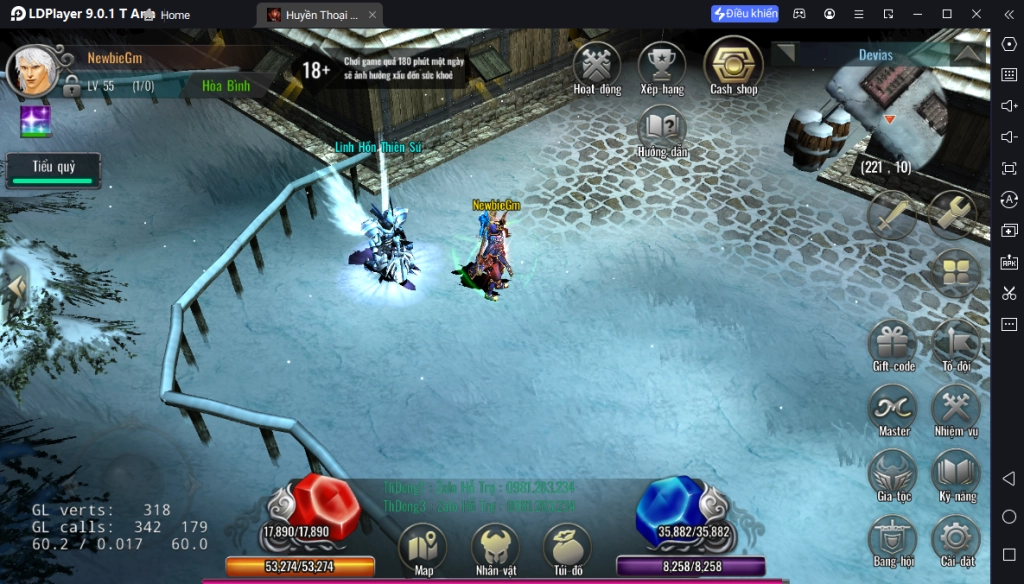View the Nhiệm vụ quest list
Viewport: 1024px width, 584px height.
tap(956, 408)
